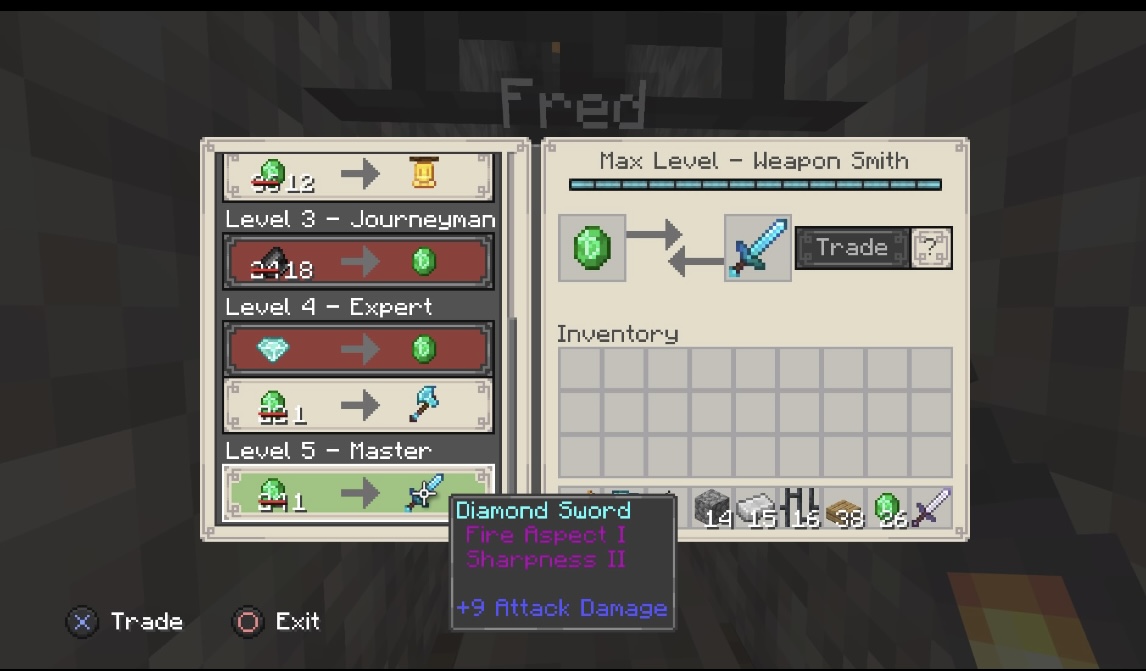This screenshot has height=671, width=1146.
Task: Click the emerald trade input slot
Action: click(x=592, y=248)
